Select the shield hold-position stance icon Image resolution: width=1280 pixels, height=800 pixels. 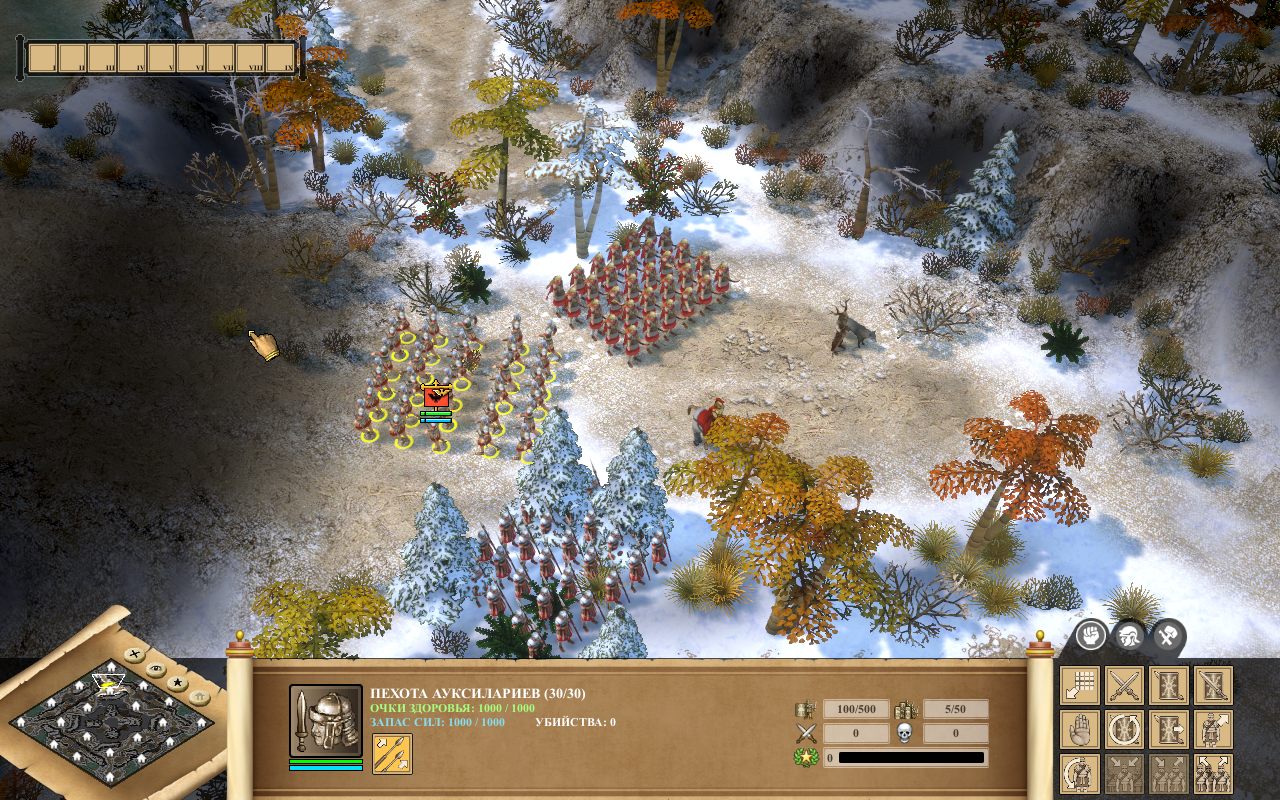click(x=1168, y=686)
